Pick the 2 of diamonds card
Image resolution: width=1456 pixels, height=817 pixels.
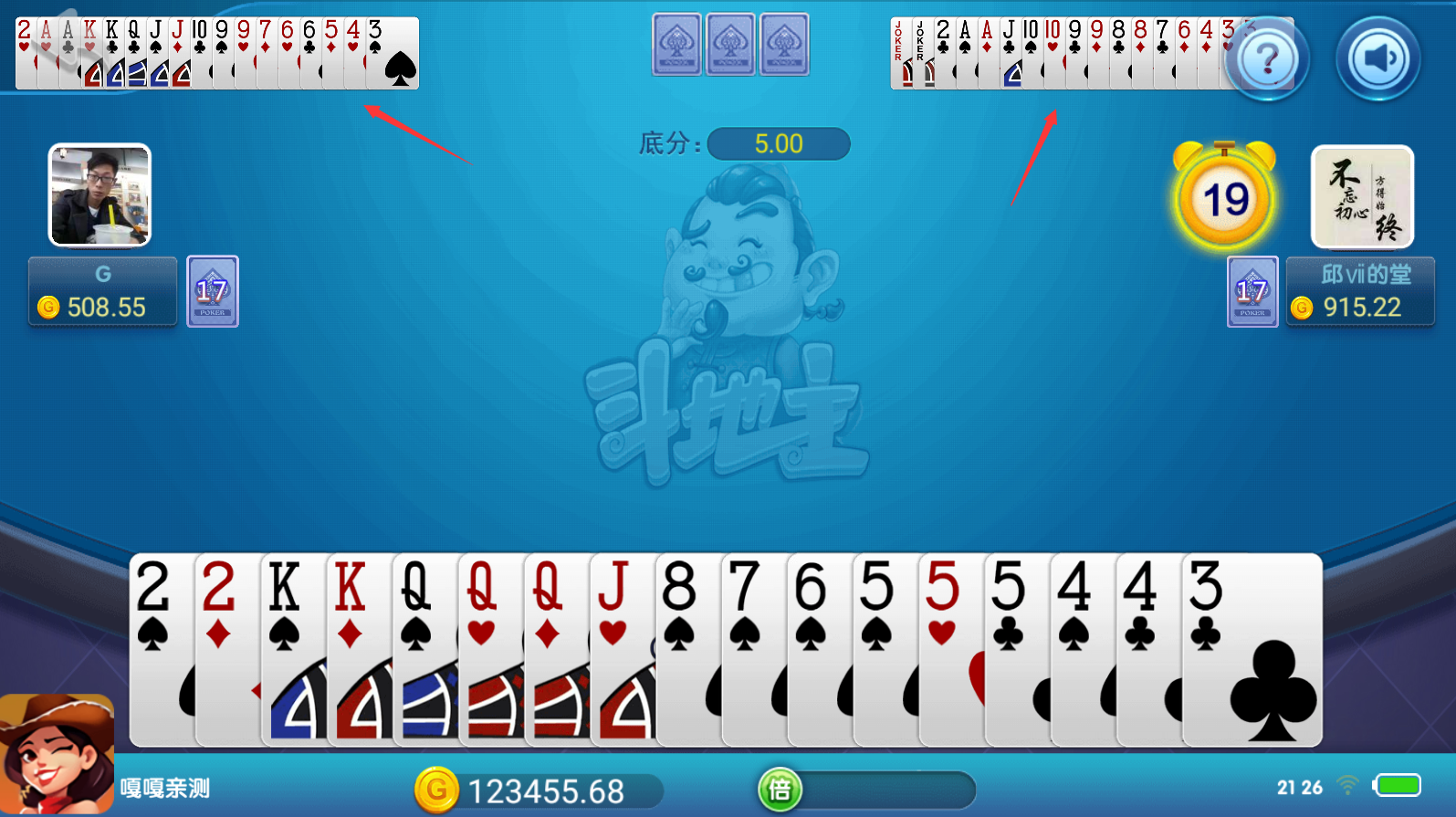click(x=227, y=648)
